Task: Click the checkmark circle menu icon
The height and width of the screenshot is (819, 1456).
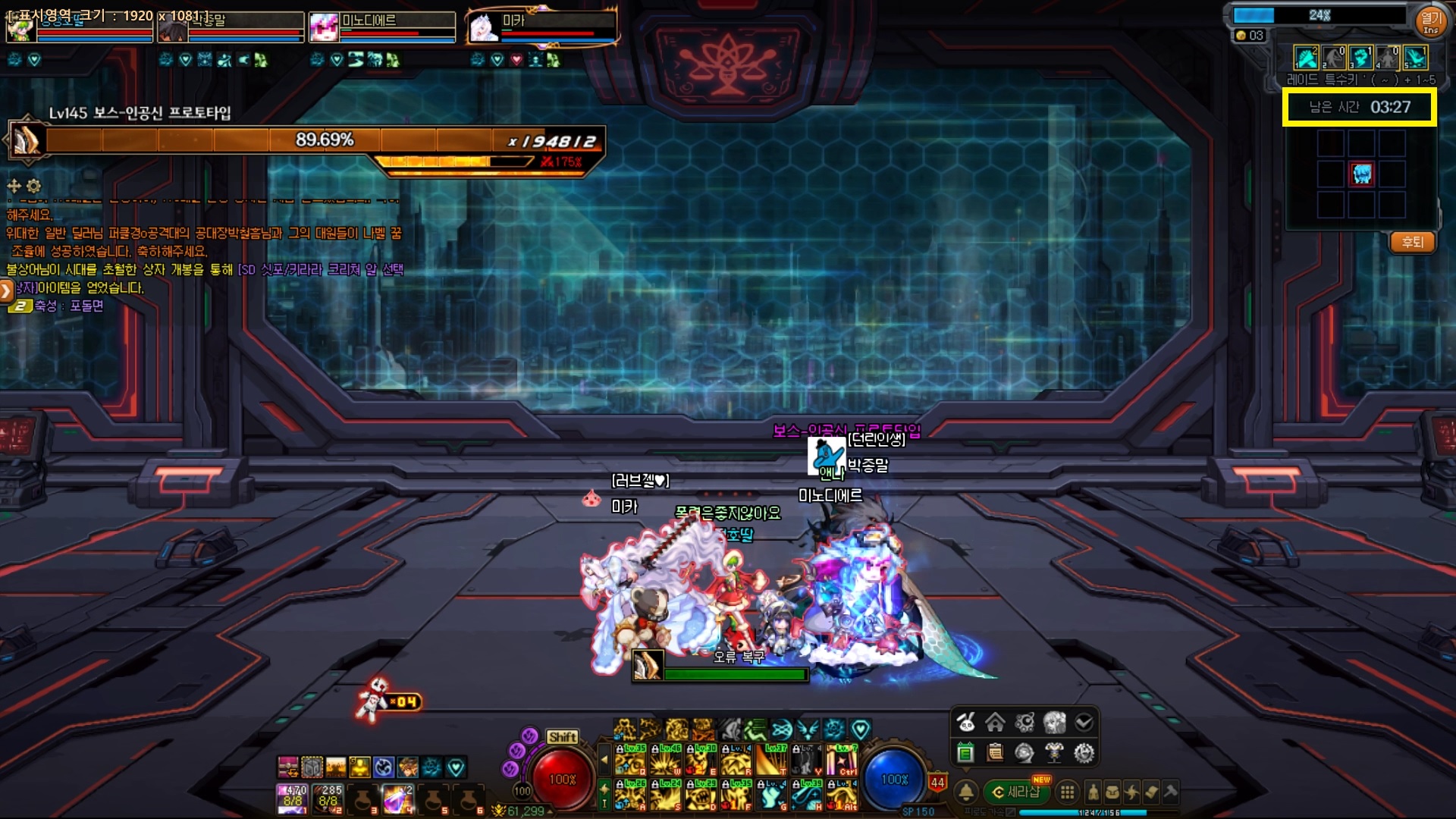Action: pyautogui.click(x=1084, y=723)
